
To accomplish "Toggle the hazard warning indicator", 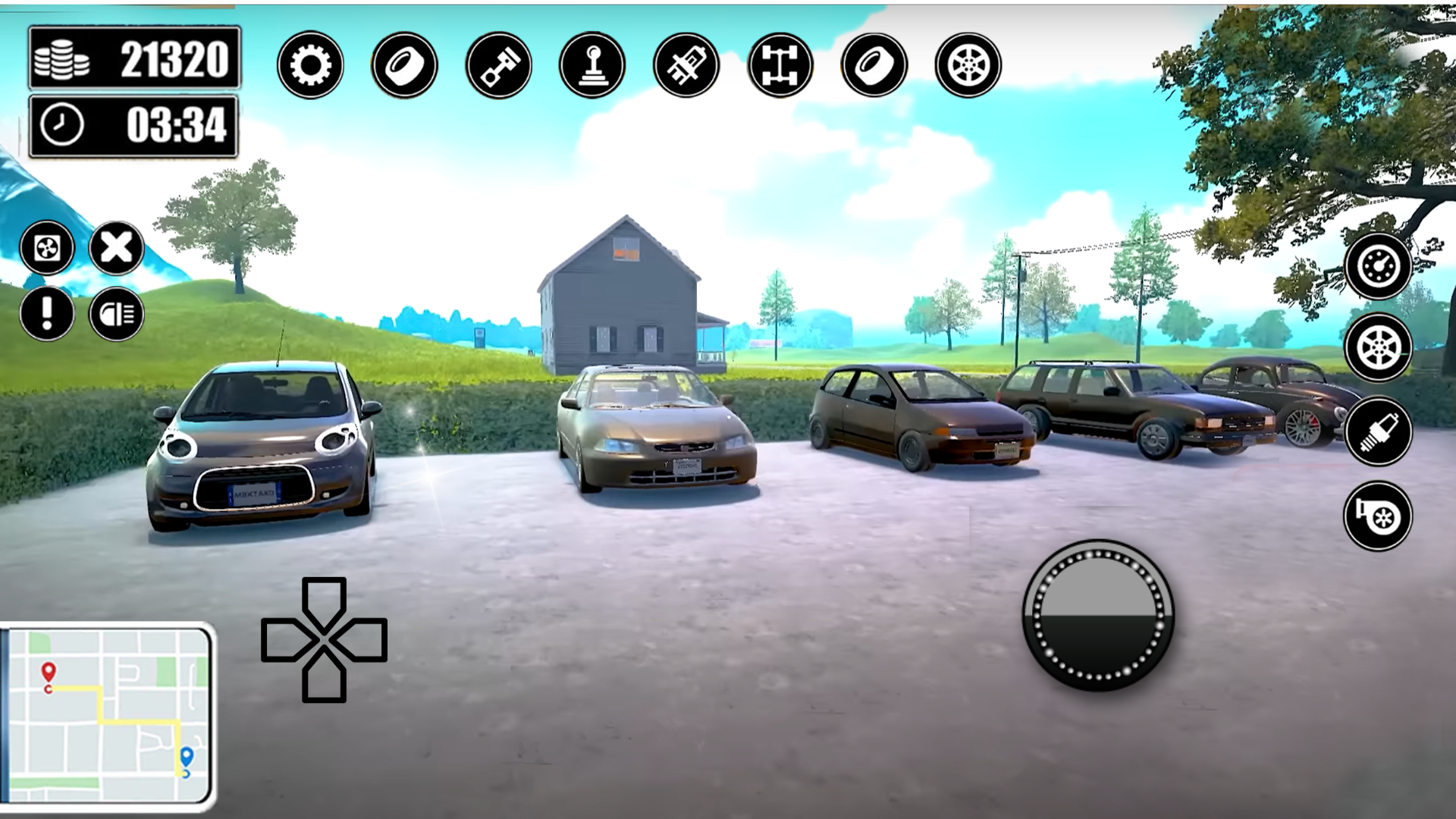I will point(47,312).
